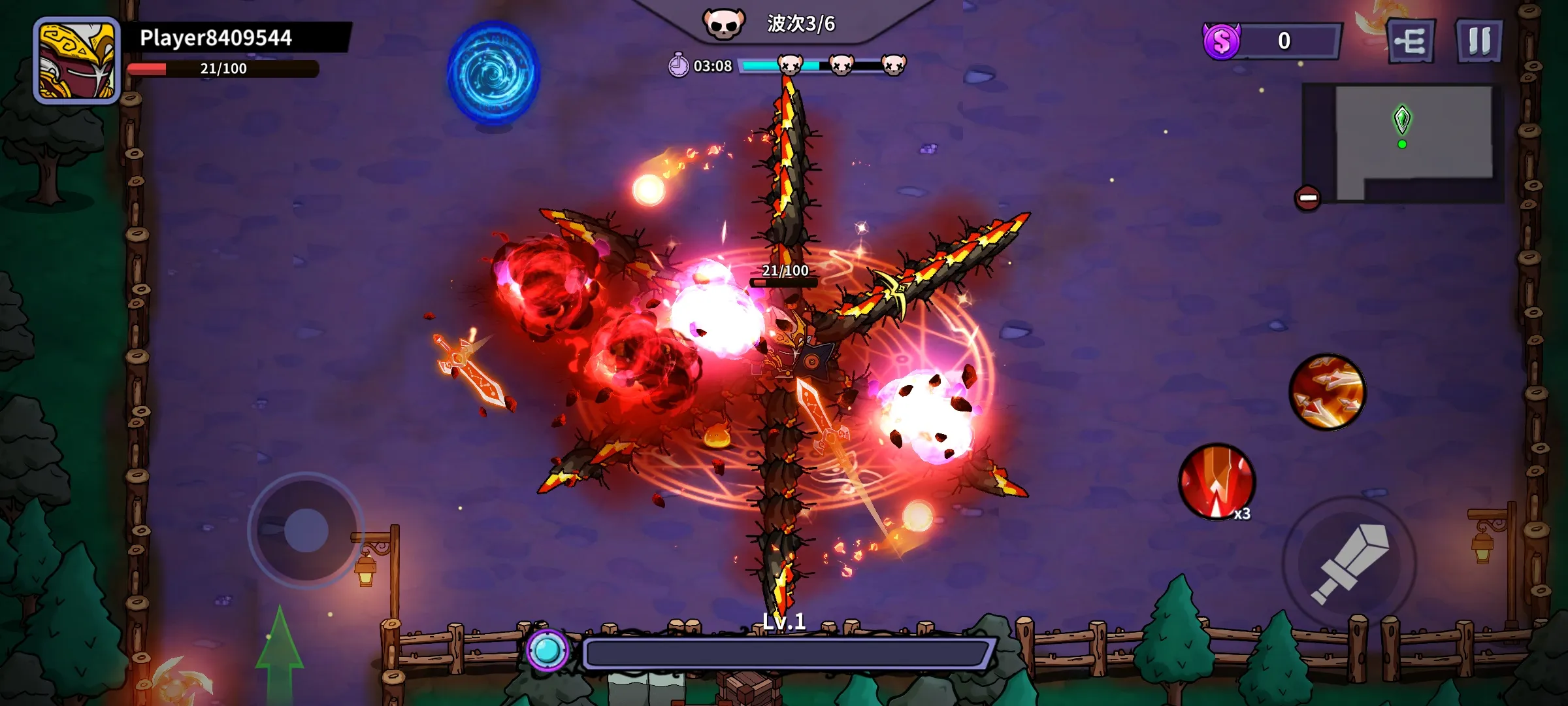Tap the cyan orb beside the experience bar

(x=547, y=650)
